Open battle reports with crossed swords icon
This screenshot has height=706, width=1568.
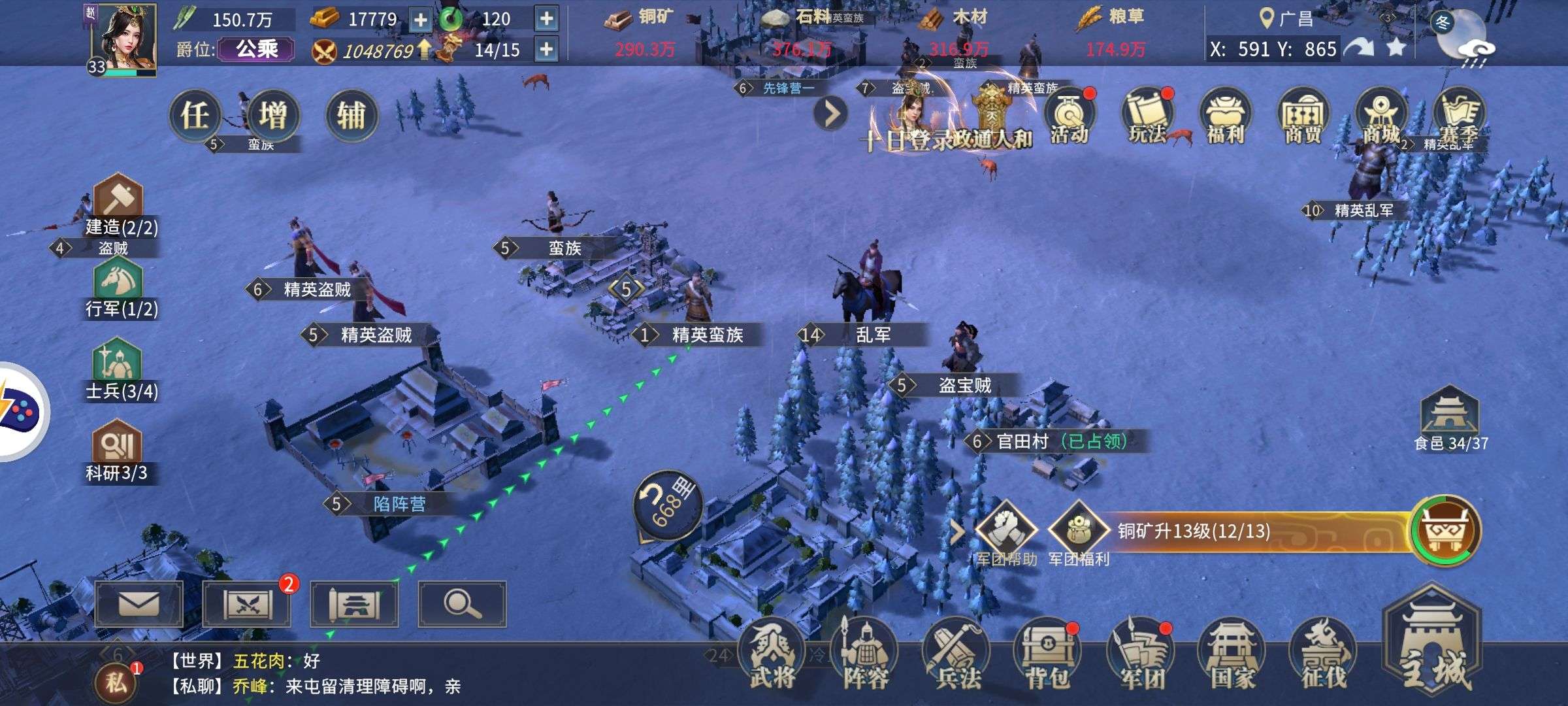[x=247, y=604]
